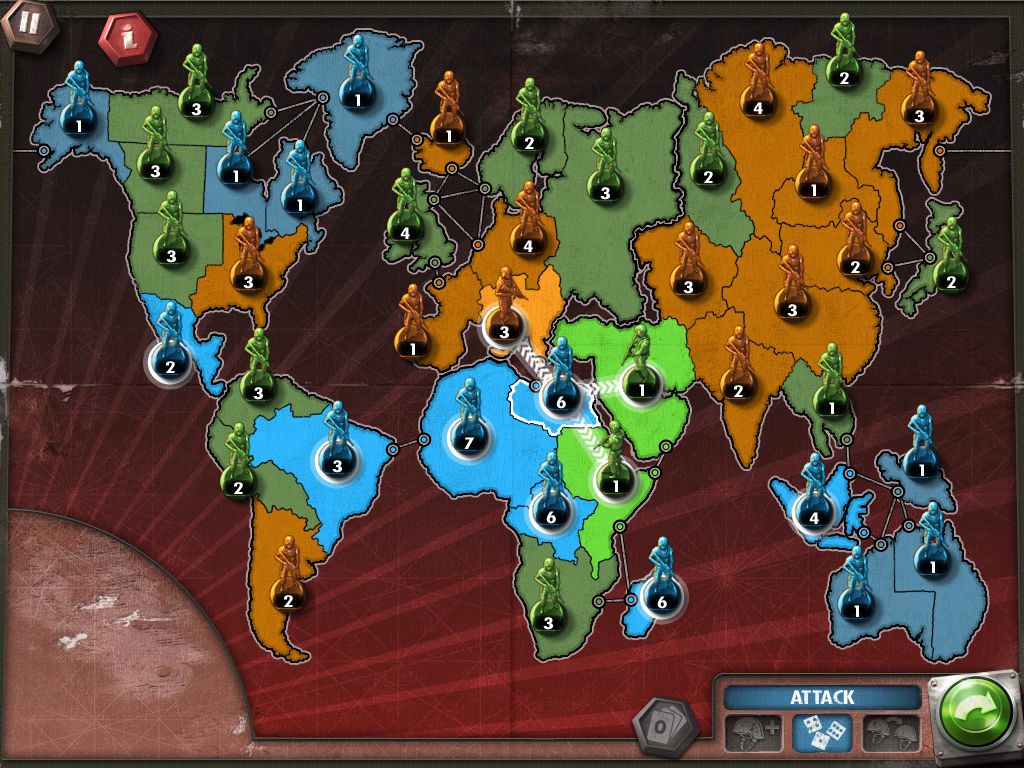The width and height of the screenshot is (1024, 768).
Task: Attack the green army of 1 in Middle East
Action: coord(640,387)
